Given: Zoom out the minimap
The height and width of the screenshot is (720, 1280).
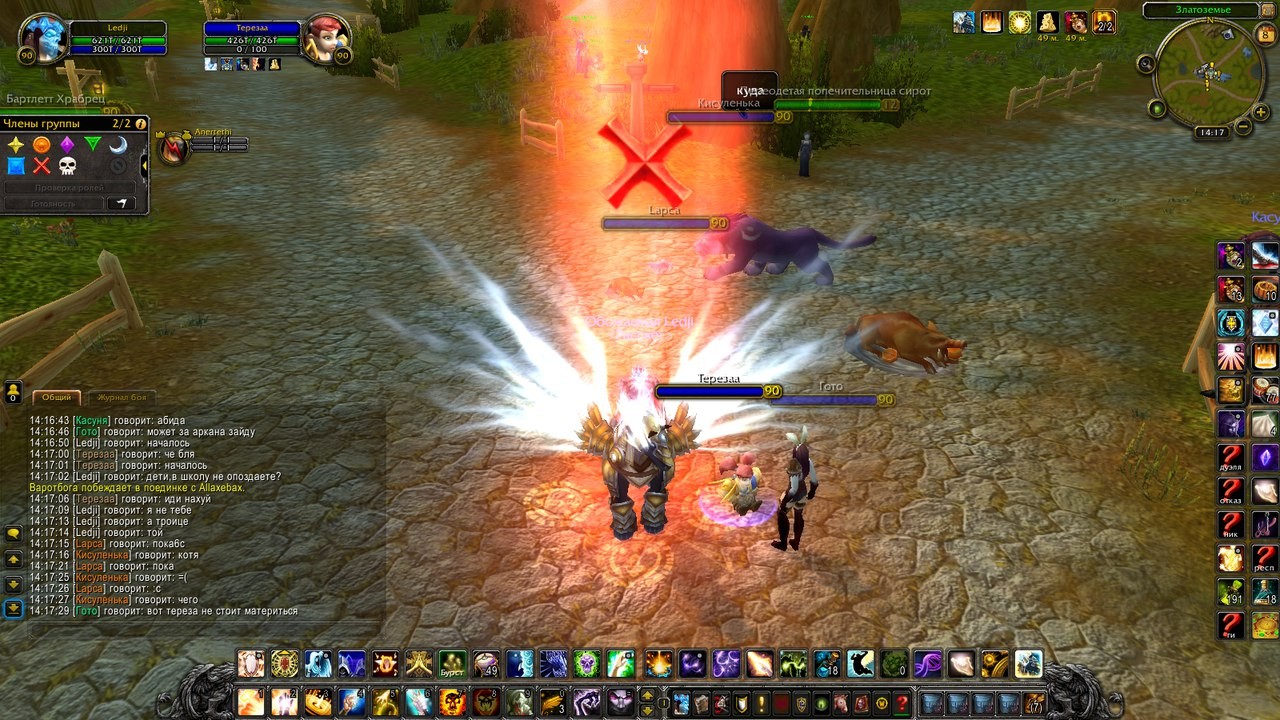Looking at the screenshot, I should [x=1243, y=127].
